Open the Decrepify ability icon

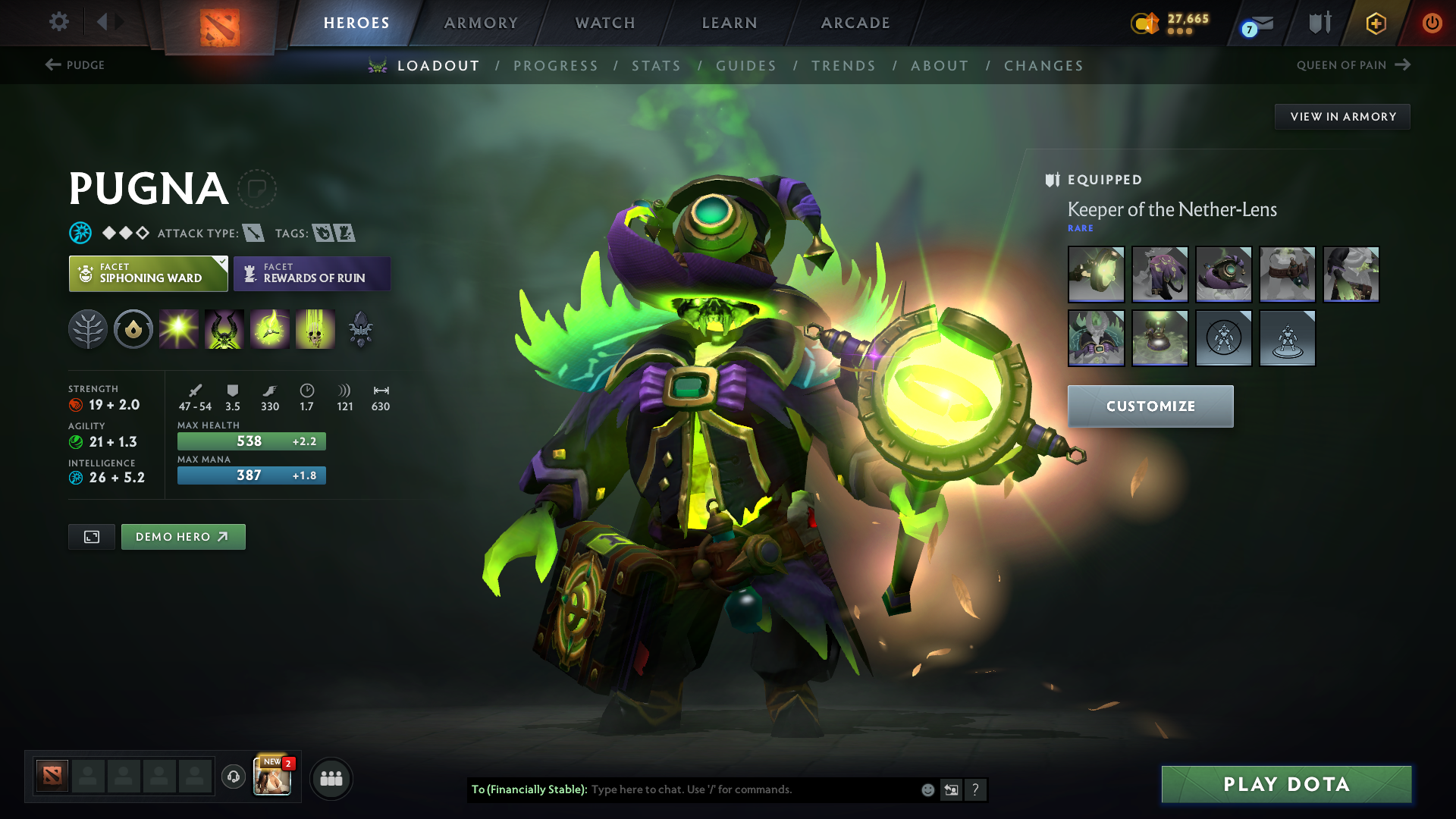(224, 328)
